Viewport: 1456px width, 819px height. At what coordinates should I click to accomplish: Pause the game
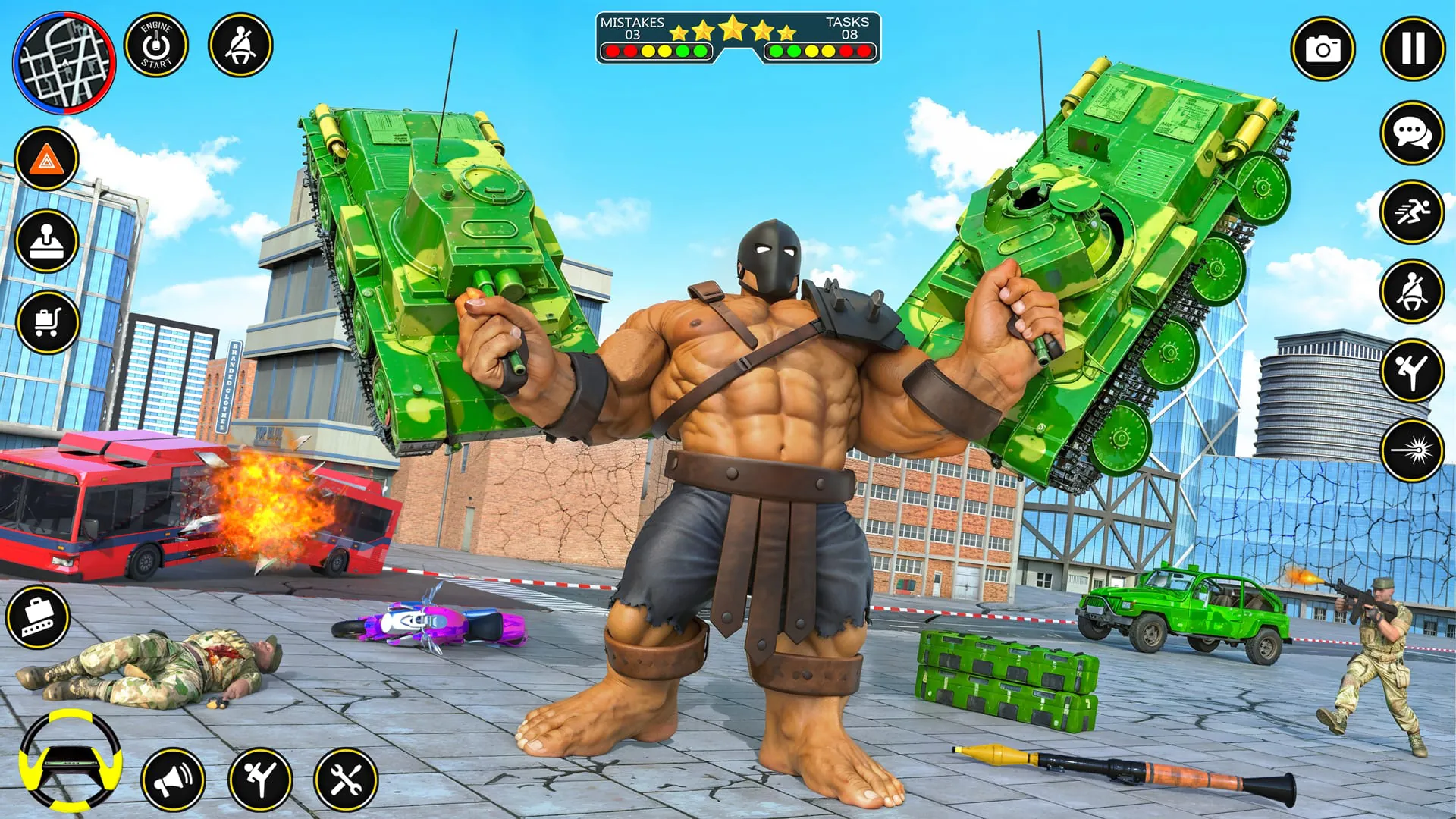pyautogui.click(x=1412, y=49)
